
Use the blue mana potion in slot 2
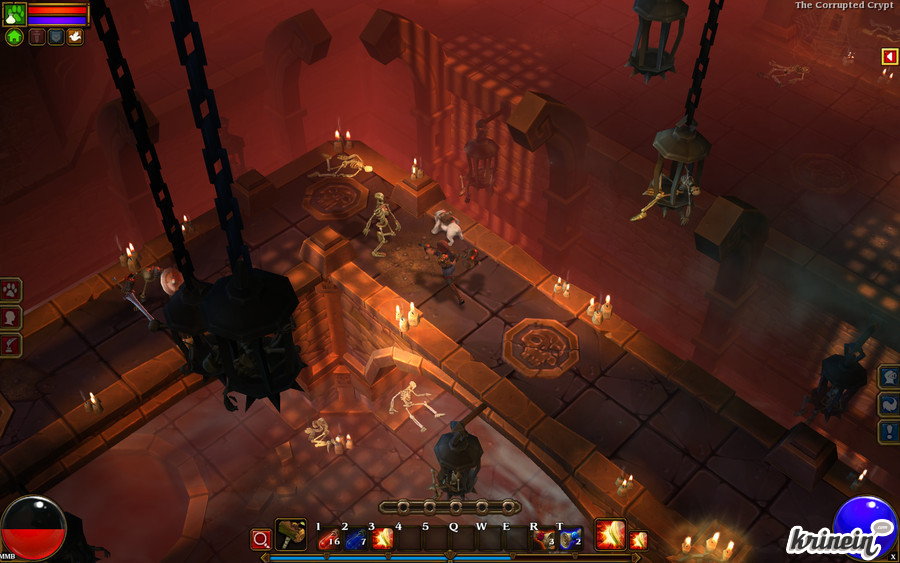click(355, 540)
